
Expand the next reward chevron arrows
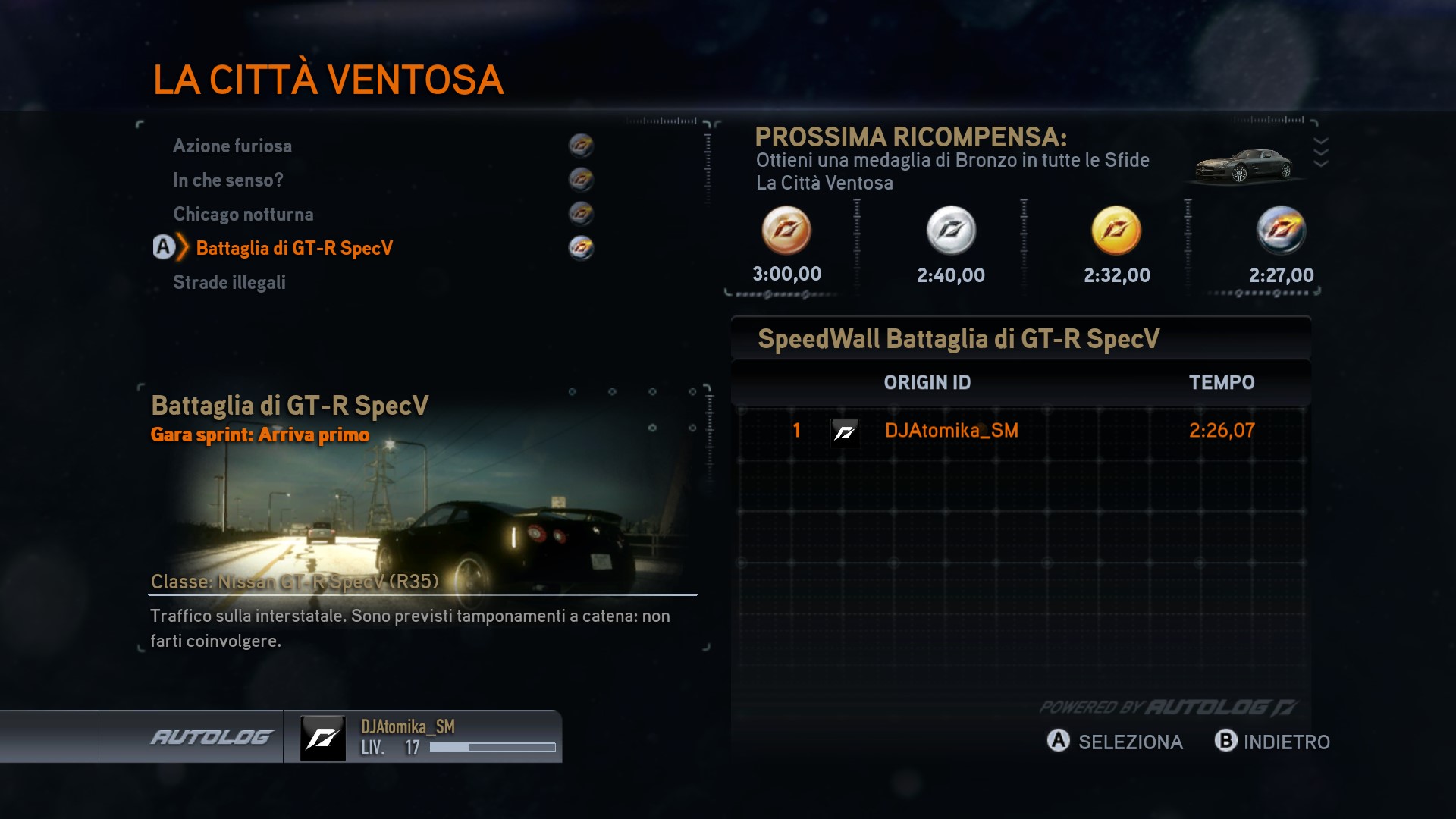tap(1320, 152)
